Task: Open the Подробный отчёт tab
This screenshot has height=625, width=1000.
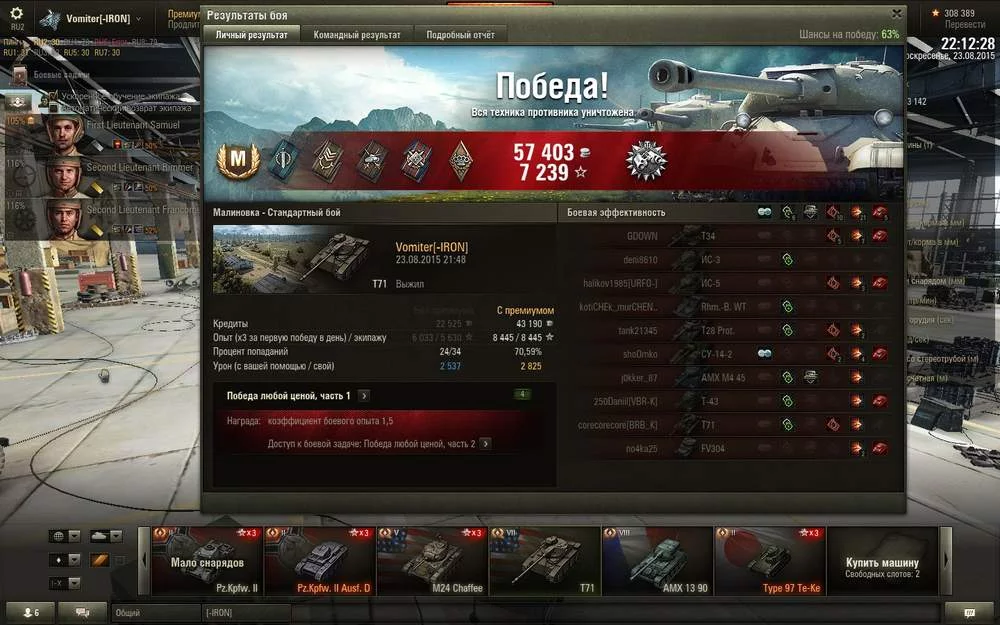Action: click(460, 35)
